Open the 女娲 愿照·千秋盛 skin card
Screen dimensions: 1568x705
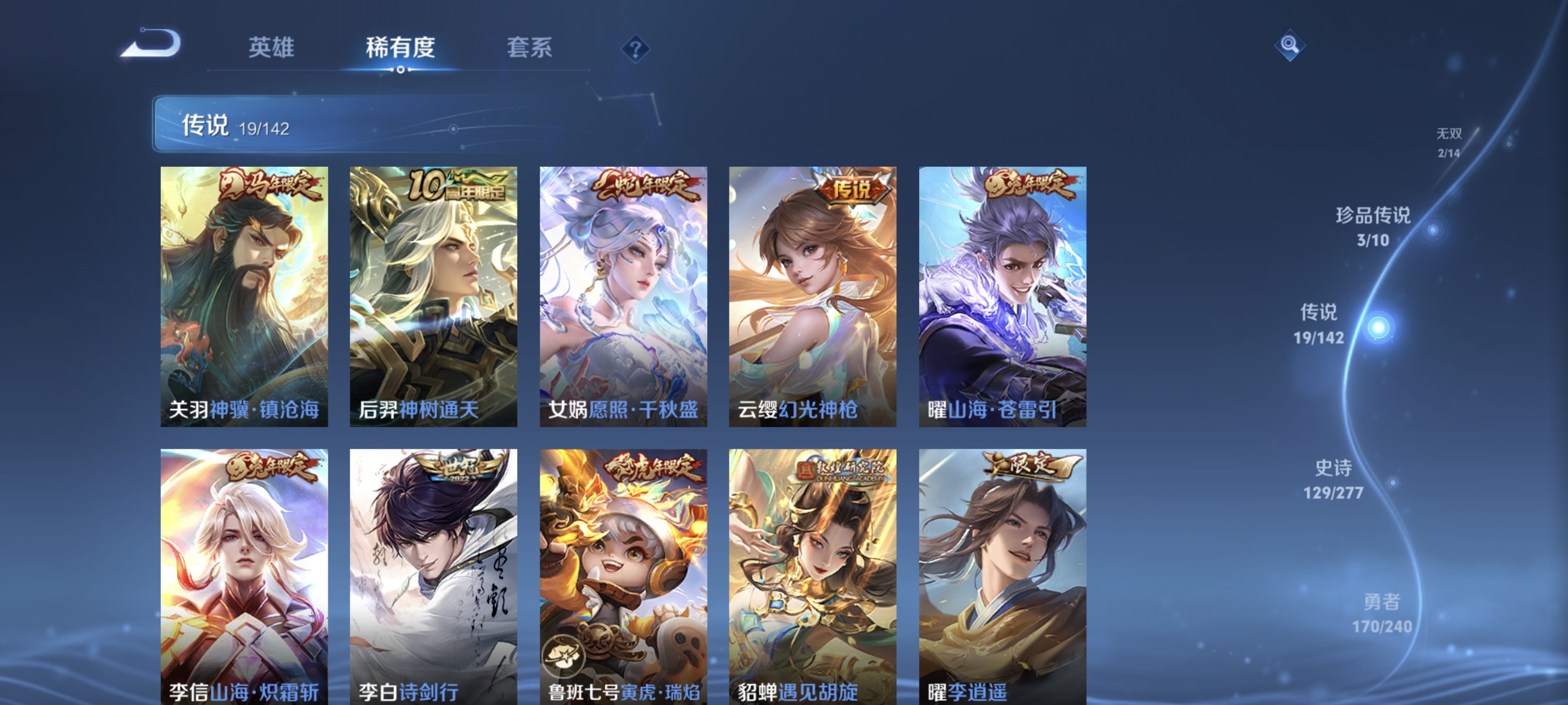[x=624, y=298]
